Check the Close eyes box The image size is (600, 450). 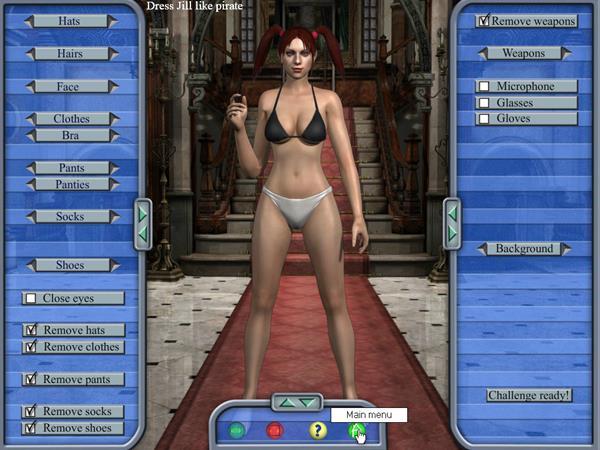click(x=31, y=298)
